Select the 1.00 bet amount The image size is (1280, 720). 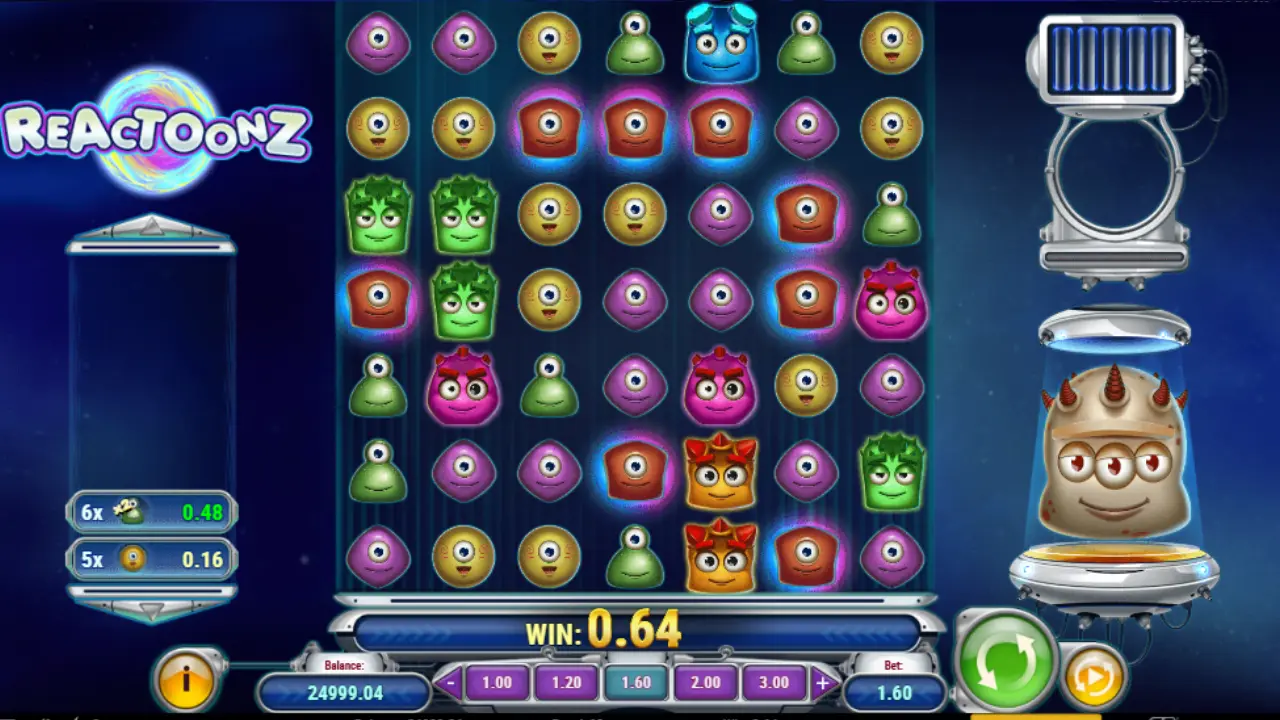pyautogui.click(x=496, y=683)
